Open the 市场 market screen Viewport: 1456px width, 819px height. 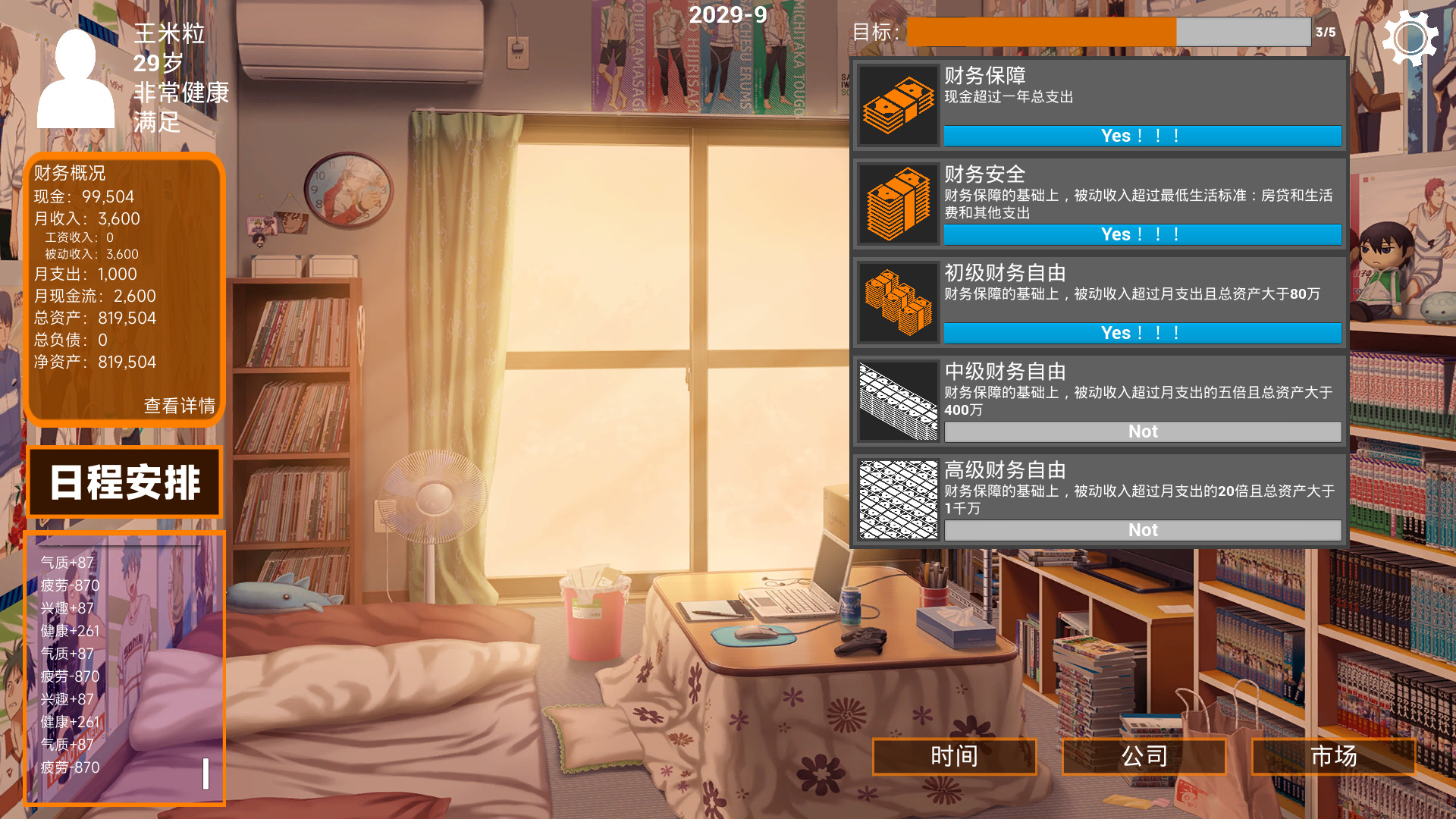point(1335,756)
